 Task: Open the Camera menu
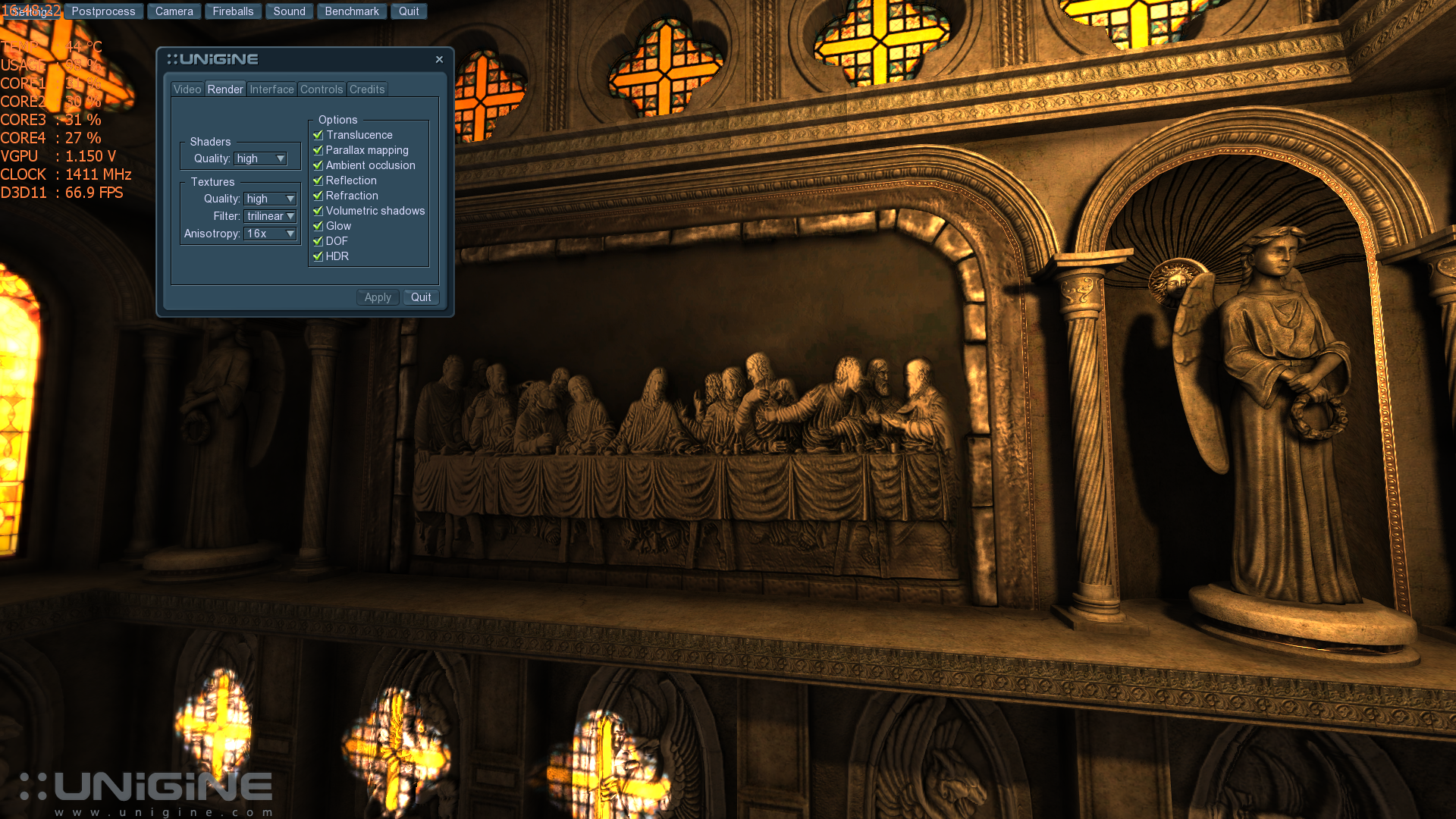174,11
